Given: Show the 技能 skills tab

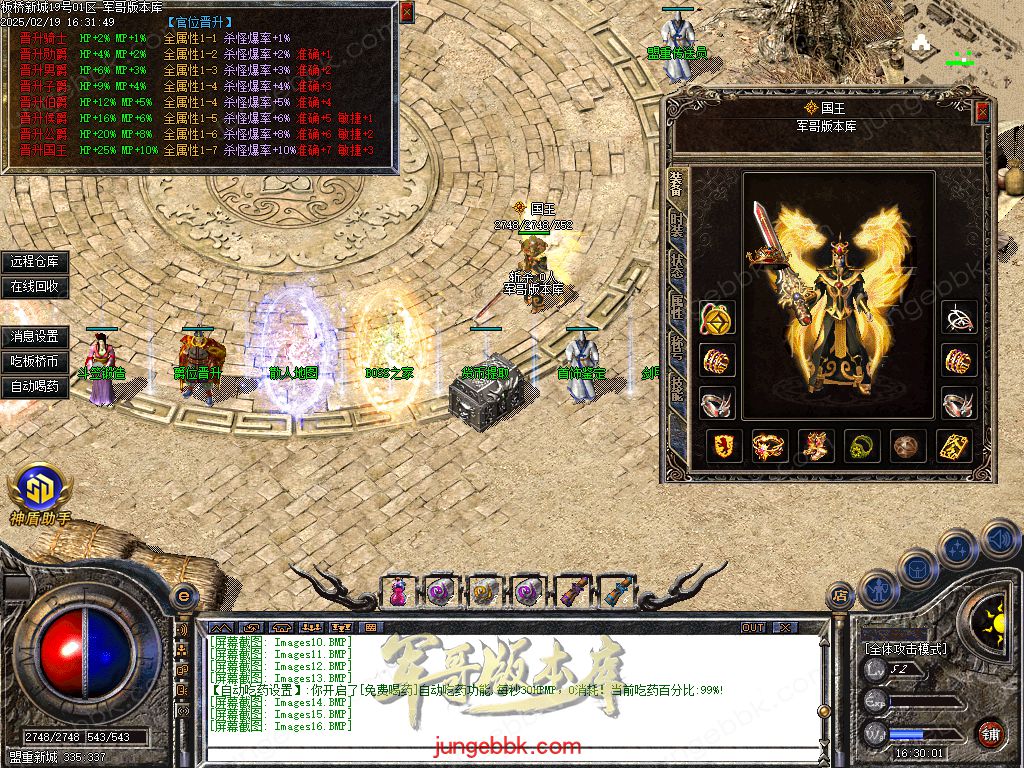Looking at the screenshot, I should coord(677,388).
